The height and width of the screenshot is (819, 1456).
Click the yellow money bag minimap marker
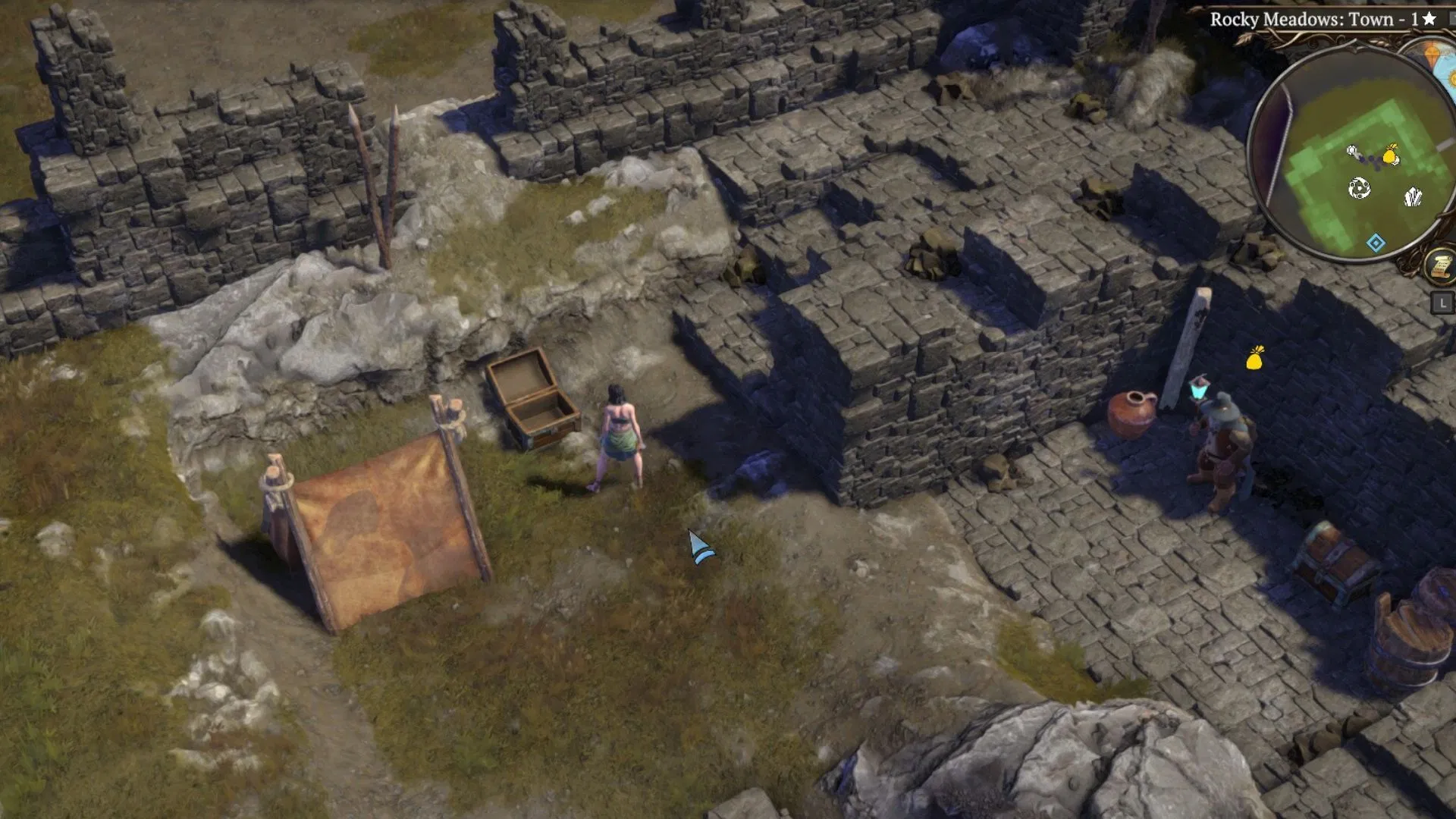coord(1390,155)
